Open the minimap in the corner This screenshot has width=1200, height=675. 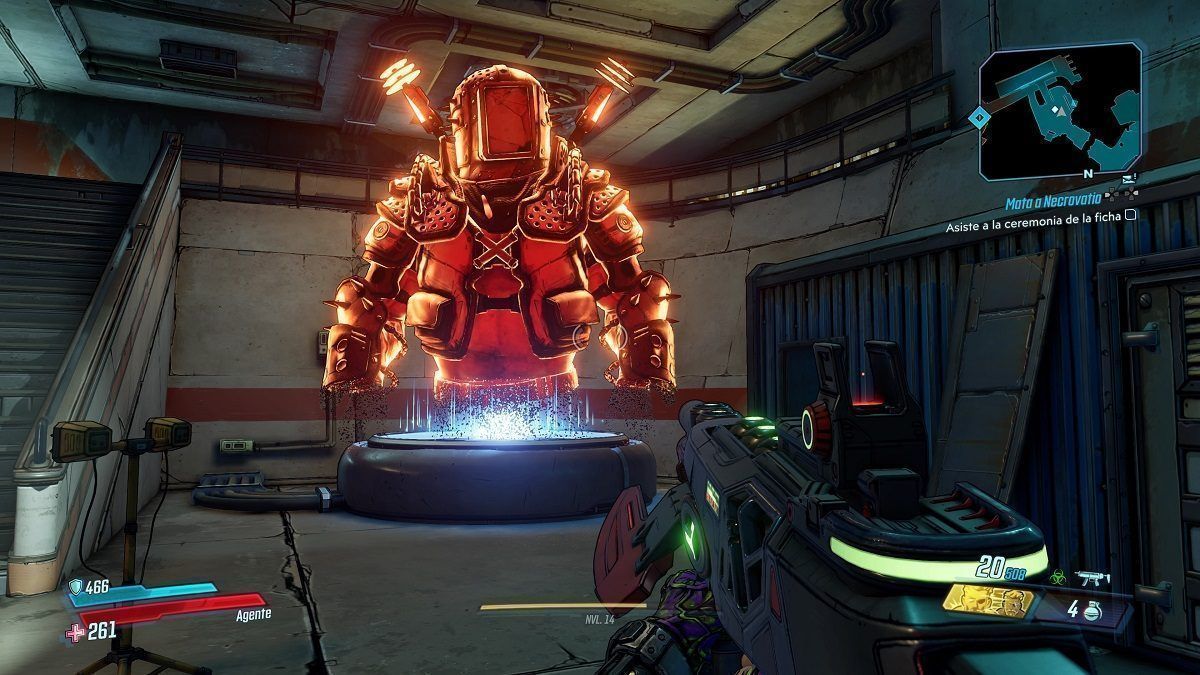pos(1060,111)
